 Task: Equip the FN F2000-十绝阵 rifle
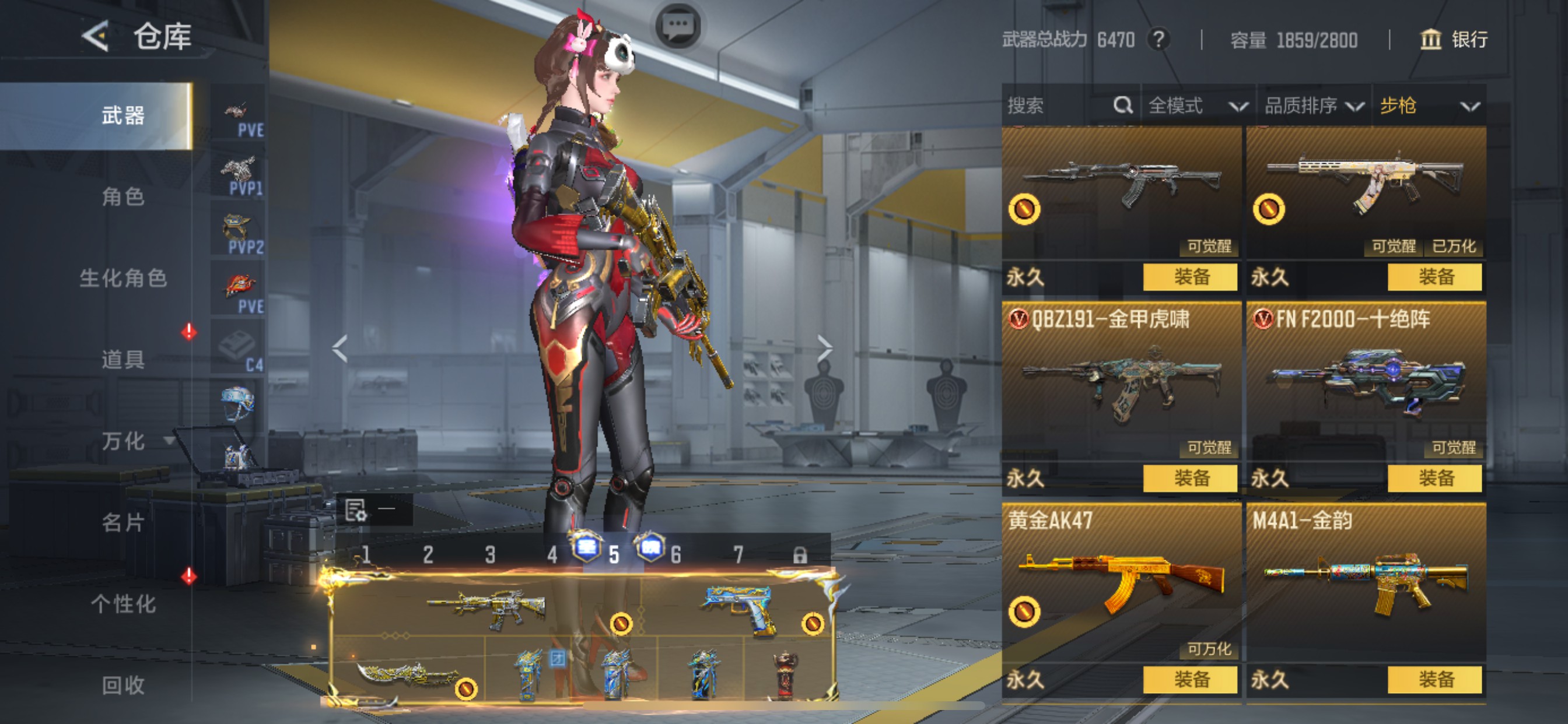(1434, 478)
